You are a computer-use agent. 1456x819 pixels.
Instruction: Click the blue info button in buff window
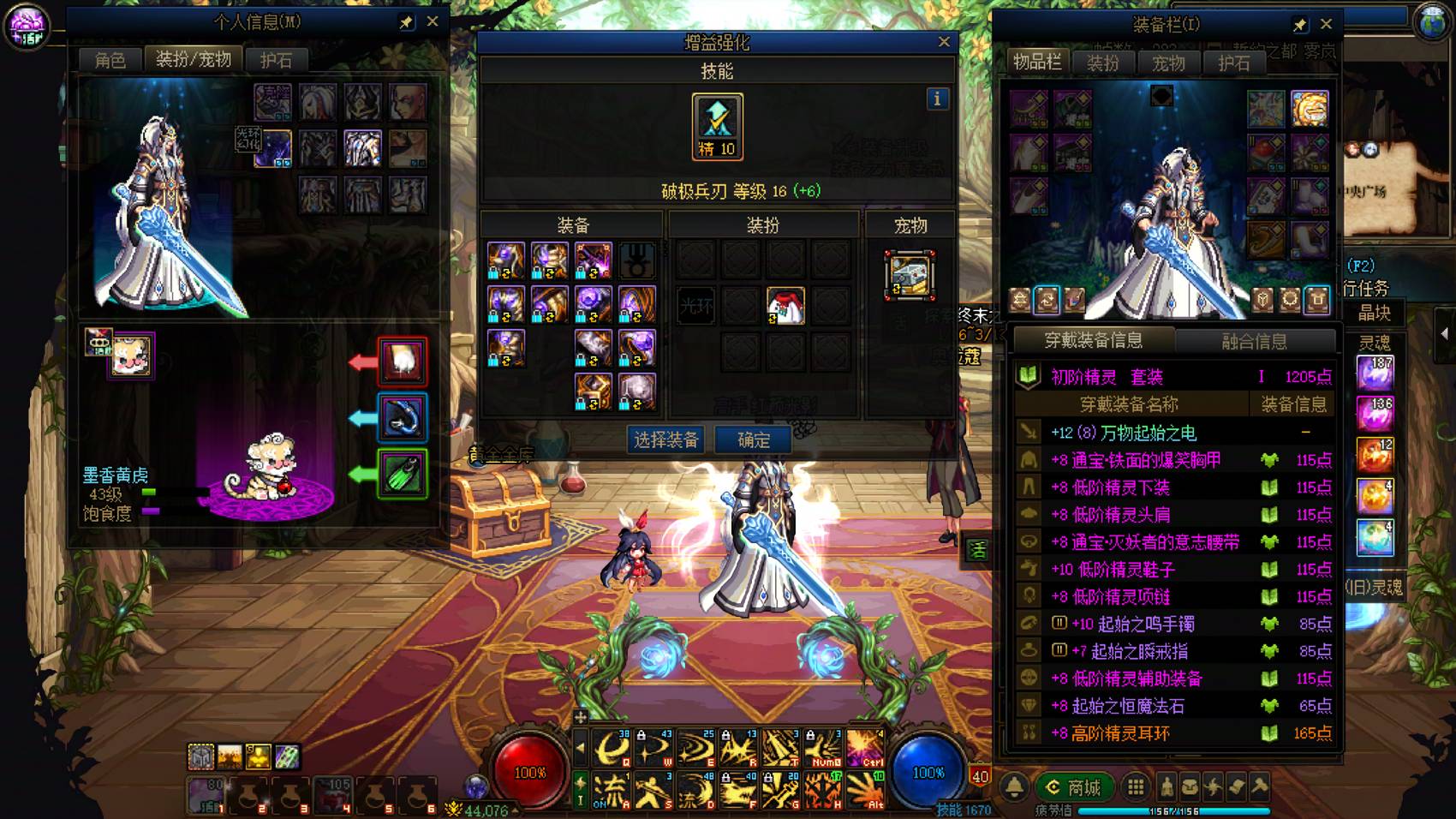coord(937,99)
